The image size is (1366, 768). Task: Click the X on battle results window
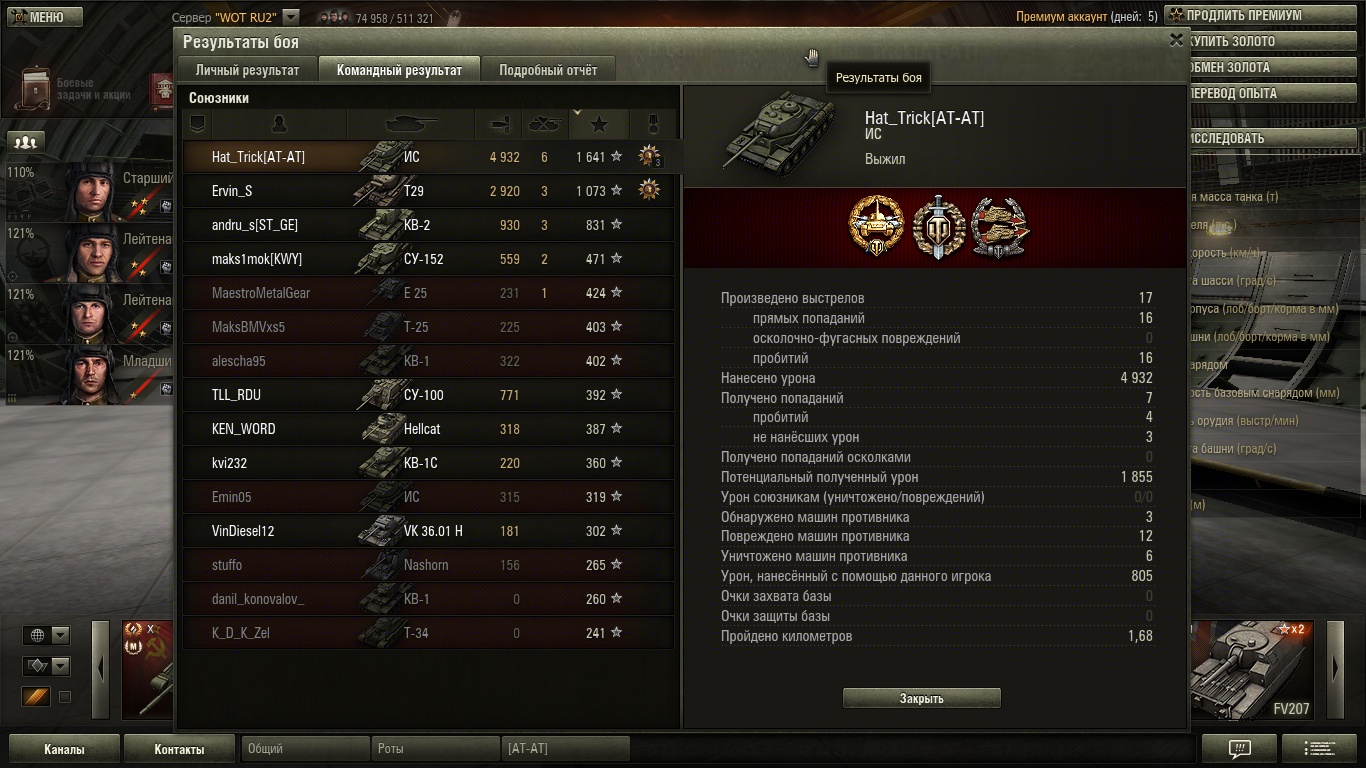coord(1176,40)
